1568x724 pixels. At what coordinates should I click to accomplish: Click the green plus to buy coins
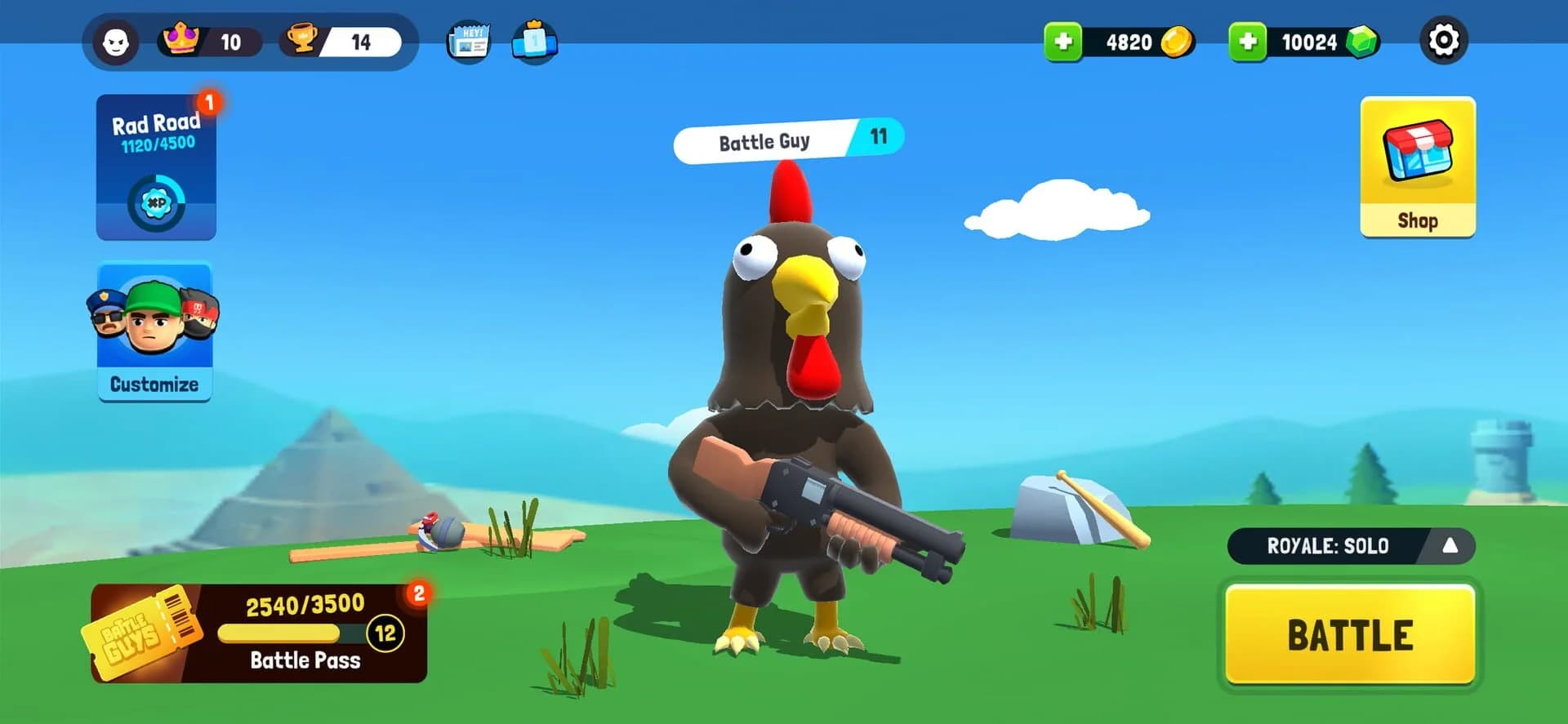click(1063, 41)
